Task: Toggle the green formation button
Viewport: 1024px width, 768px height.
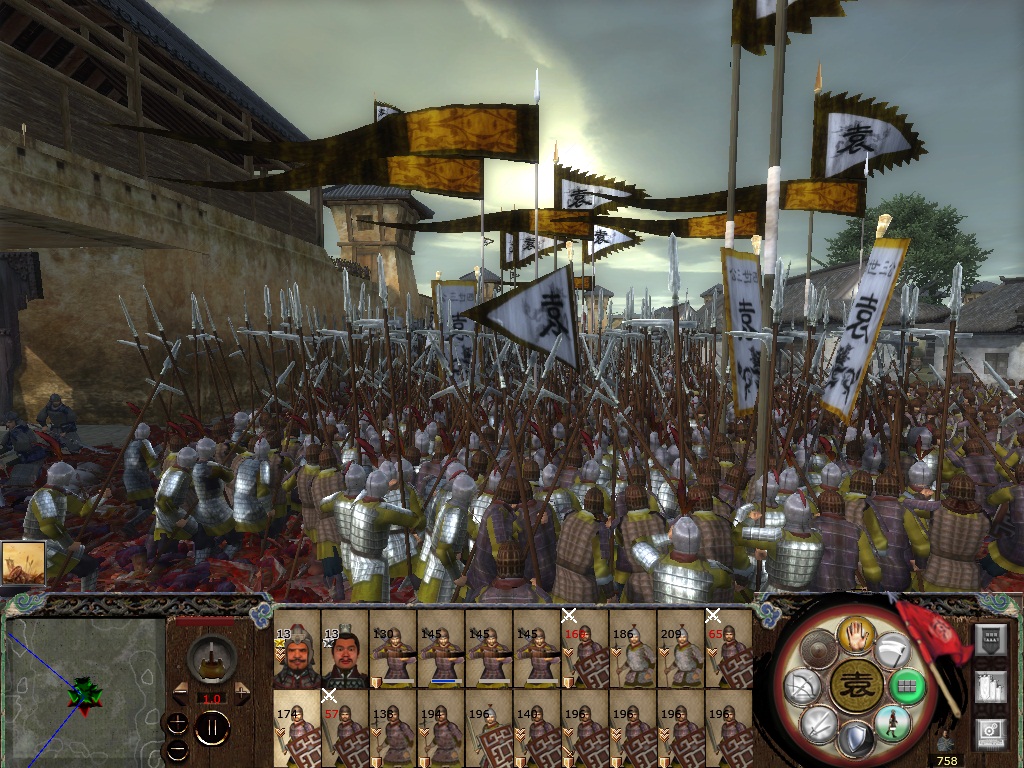Action: pos(907,688)
